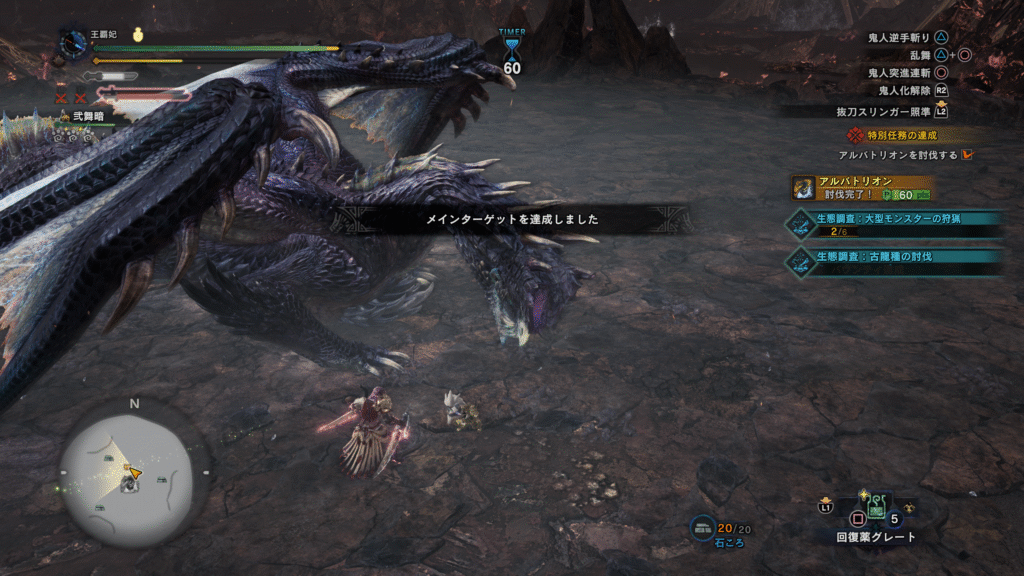Click the quest clock icon beside player name
The image size is (1024, 576).
[x=75, y=43]
